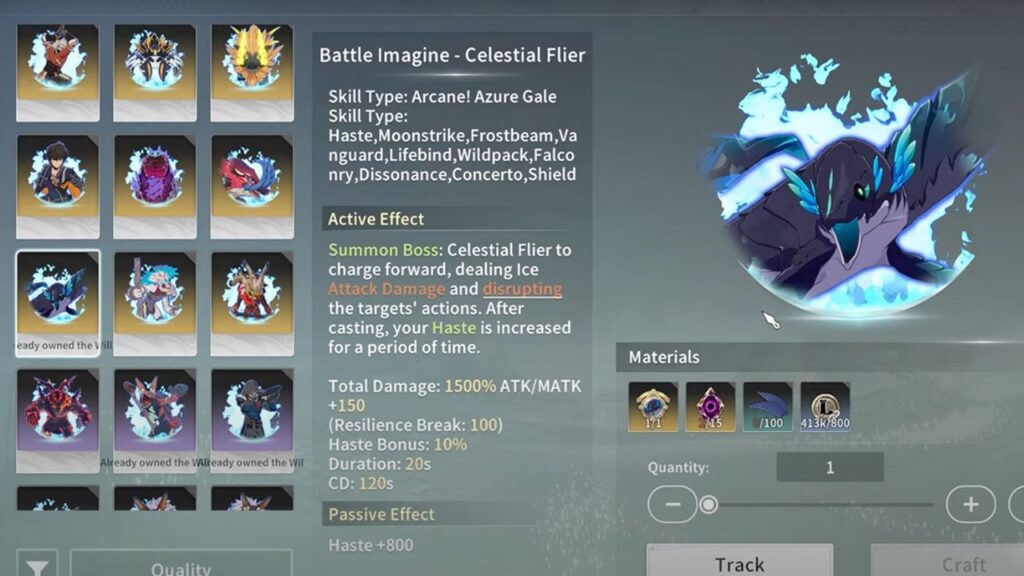1024x576 pixels.
Task: Select the red bird imagine tile
Action: [x=251, y=180]
